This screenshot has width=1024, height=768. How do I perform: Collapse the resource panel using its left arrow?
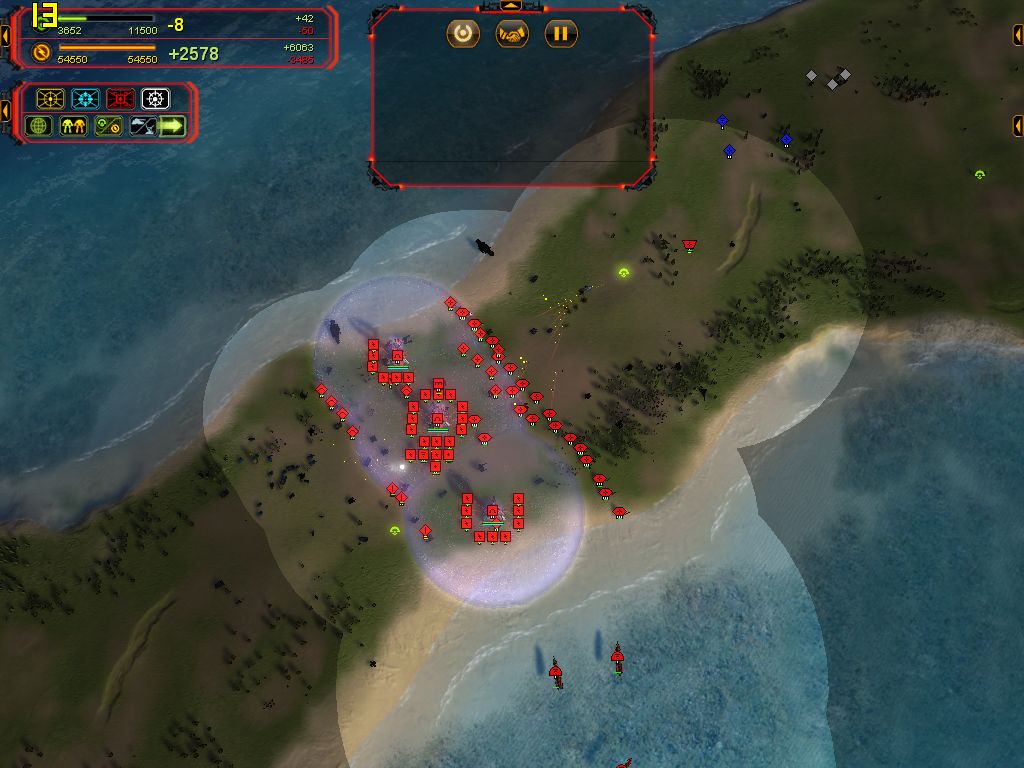point(5,37)
